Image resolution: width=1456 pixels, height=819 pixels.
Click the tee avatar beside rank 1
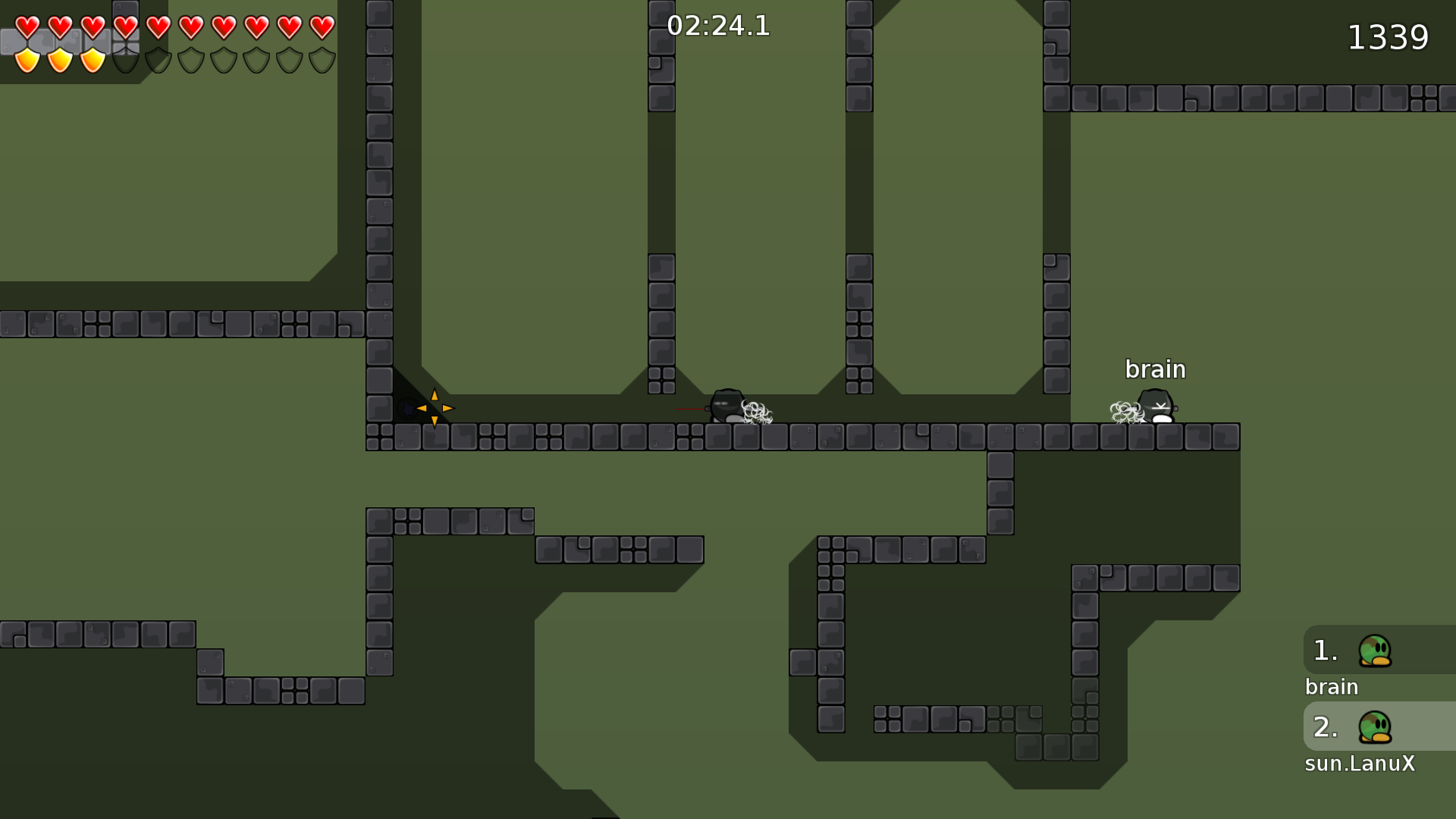1376,650
